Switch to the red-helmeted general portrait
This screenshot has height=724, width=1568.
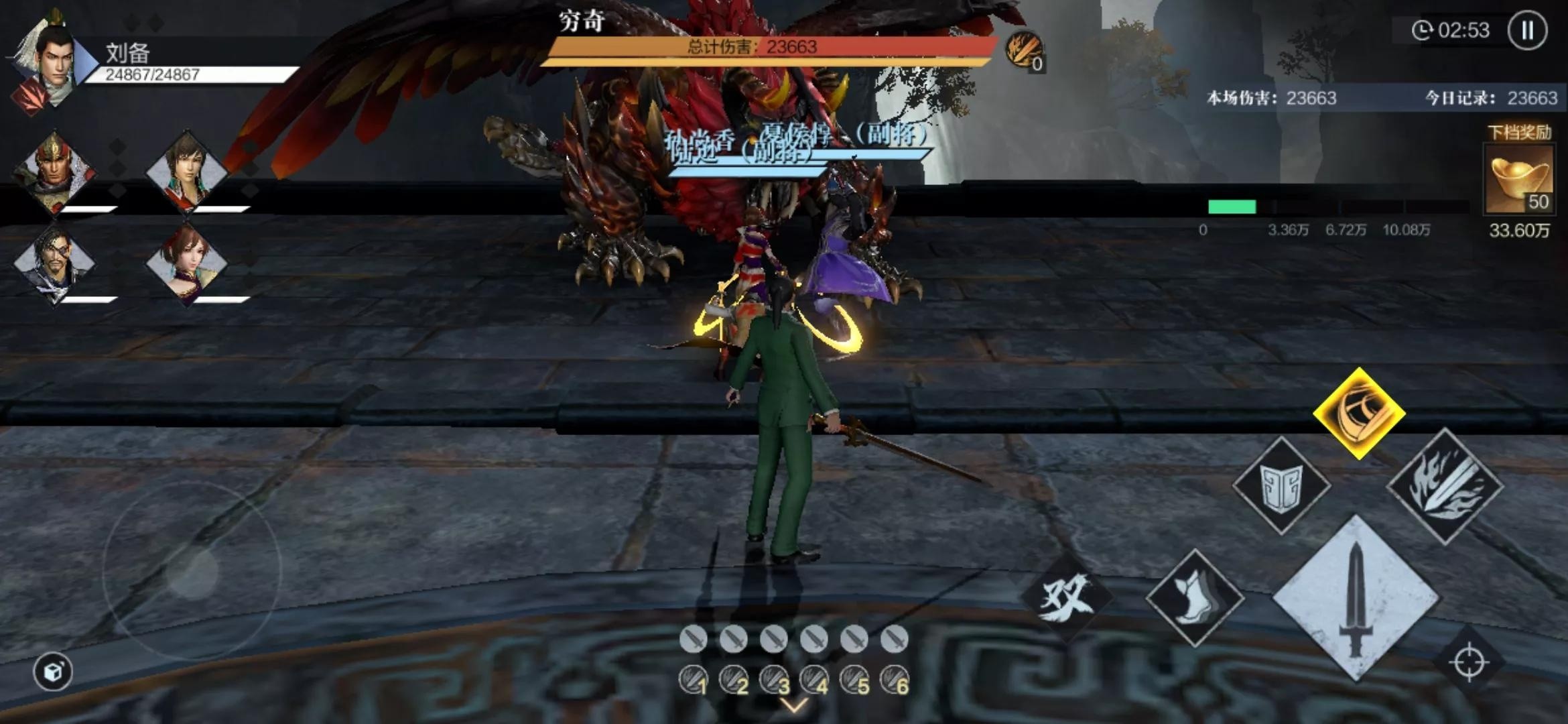point(55,171)
